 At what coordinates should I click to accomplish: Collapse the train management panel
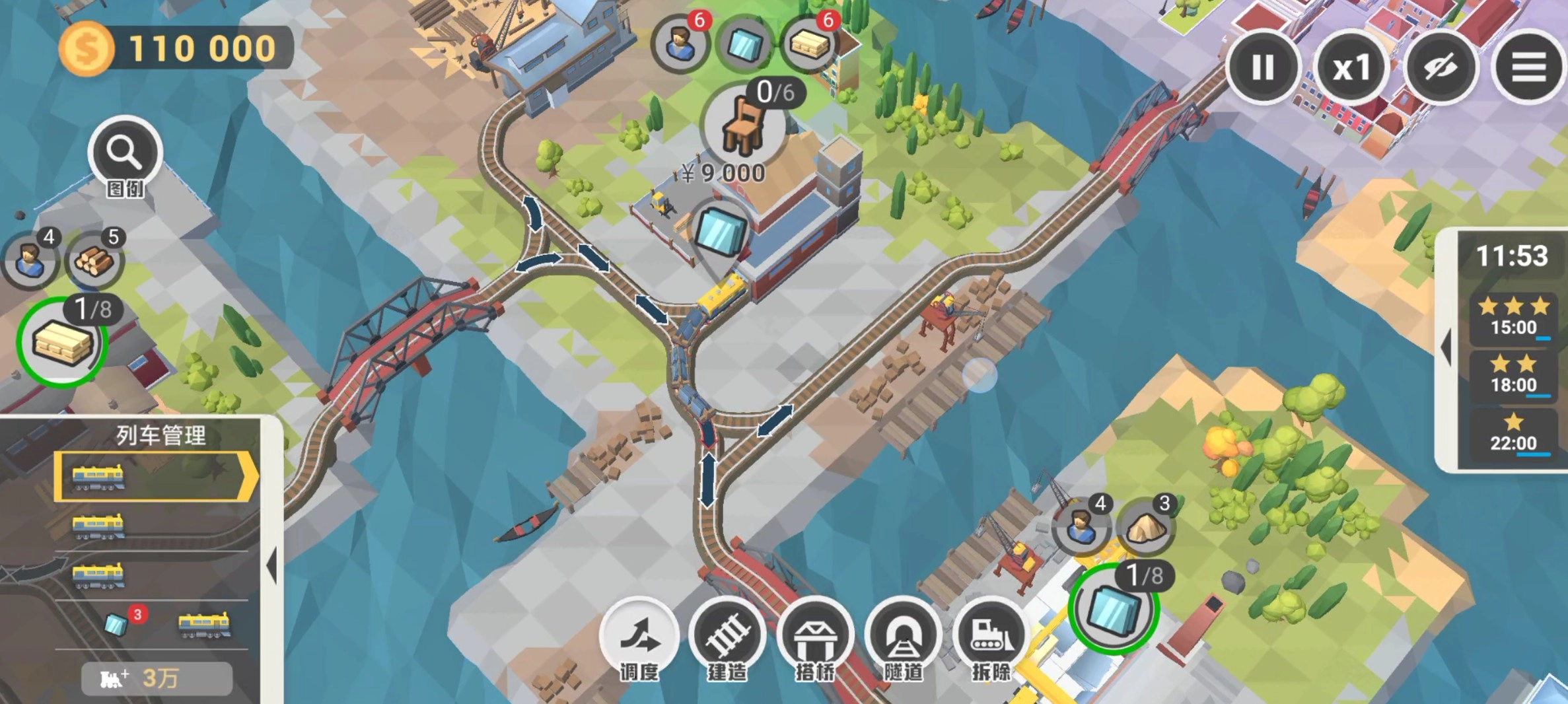tap(271, 566)
